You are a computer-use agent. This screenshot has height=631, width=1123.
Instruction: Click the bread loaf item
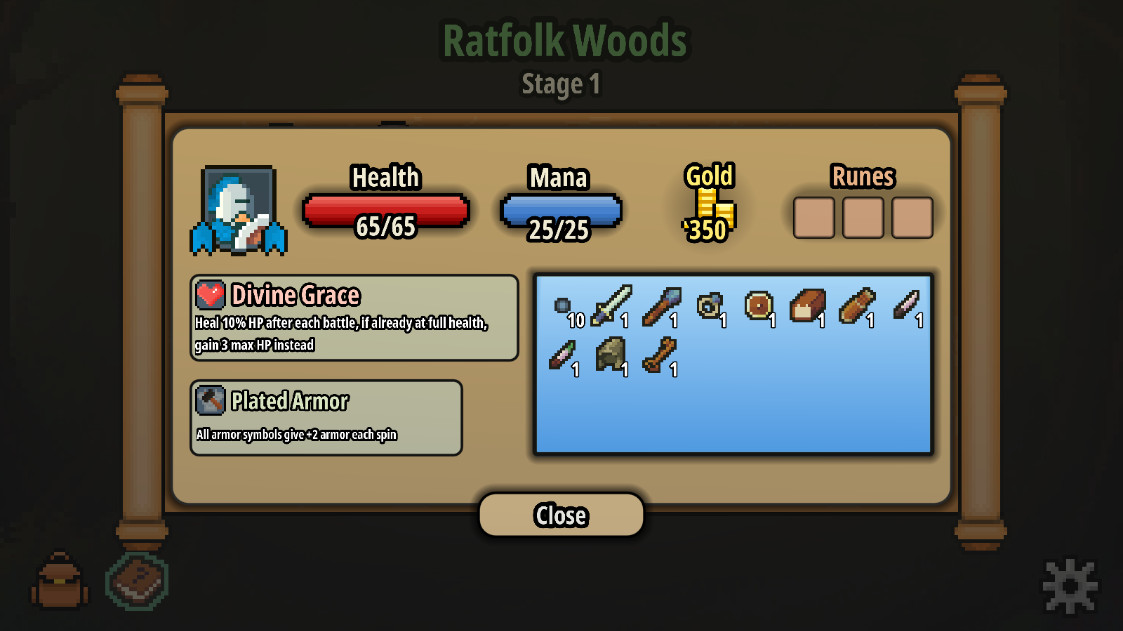pyautogui.click(x=807, y=305)
